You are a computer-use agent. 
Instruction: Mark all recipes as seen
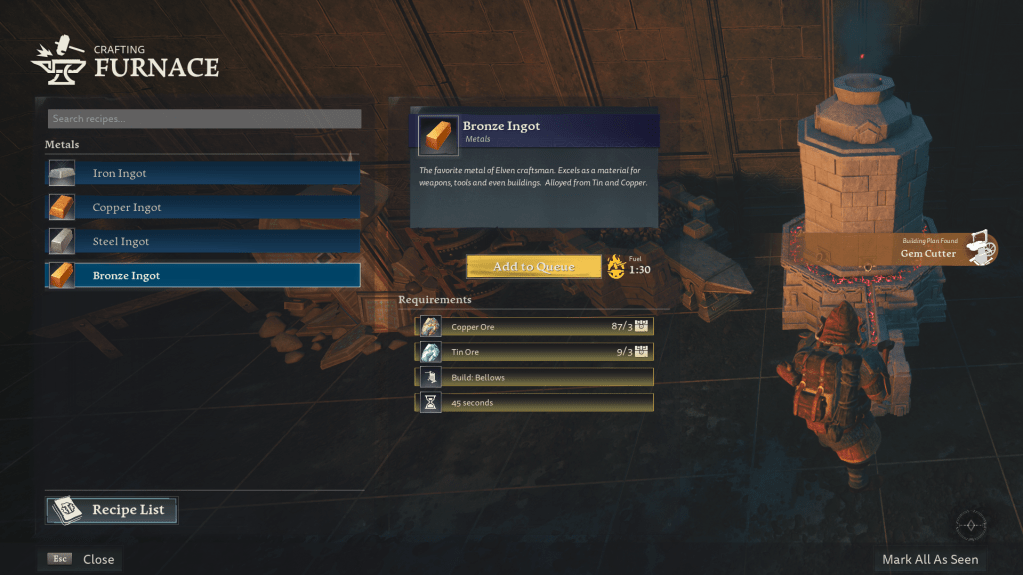(930, 560)
